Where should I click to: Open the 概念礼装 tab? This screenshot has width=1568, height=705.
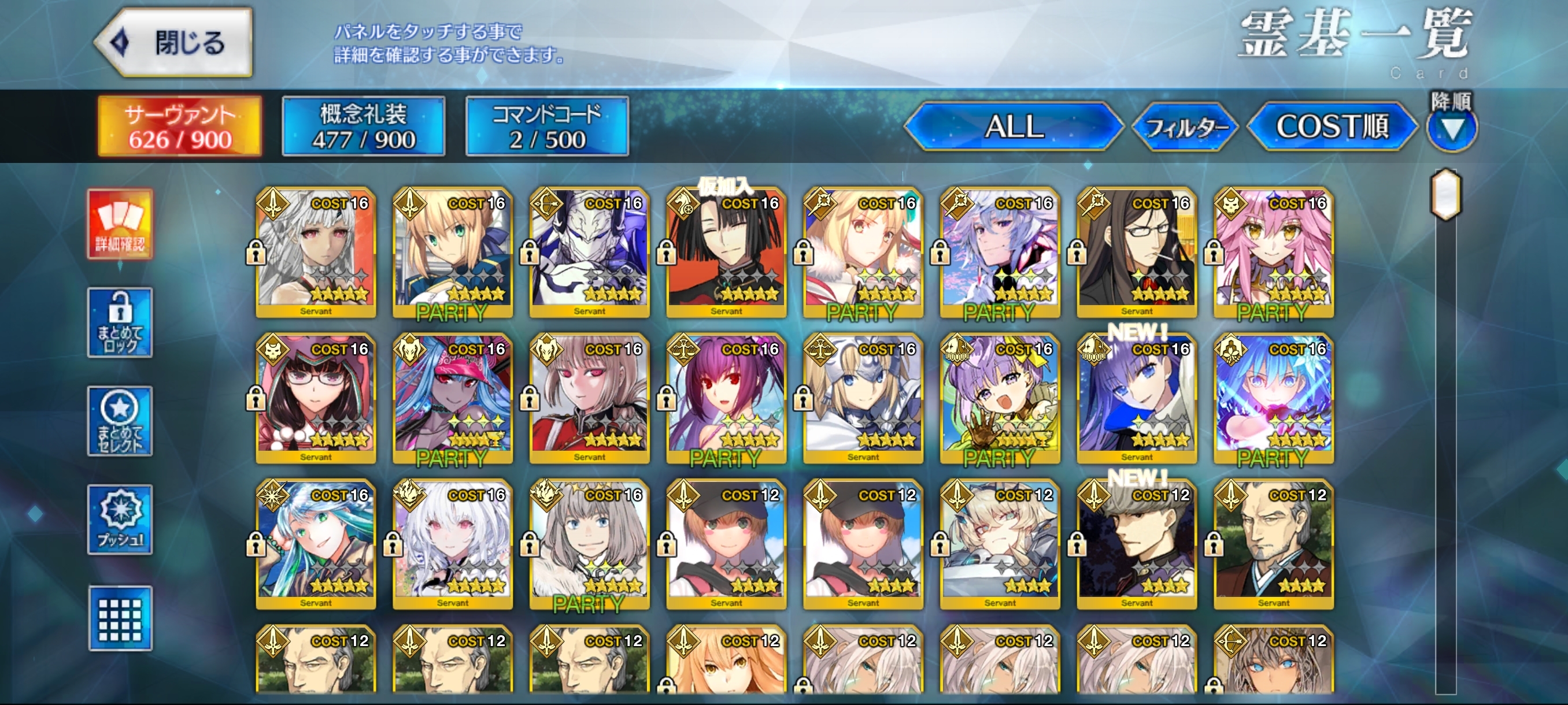coord(364,127)
